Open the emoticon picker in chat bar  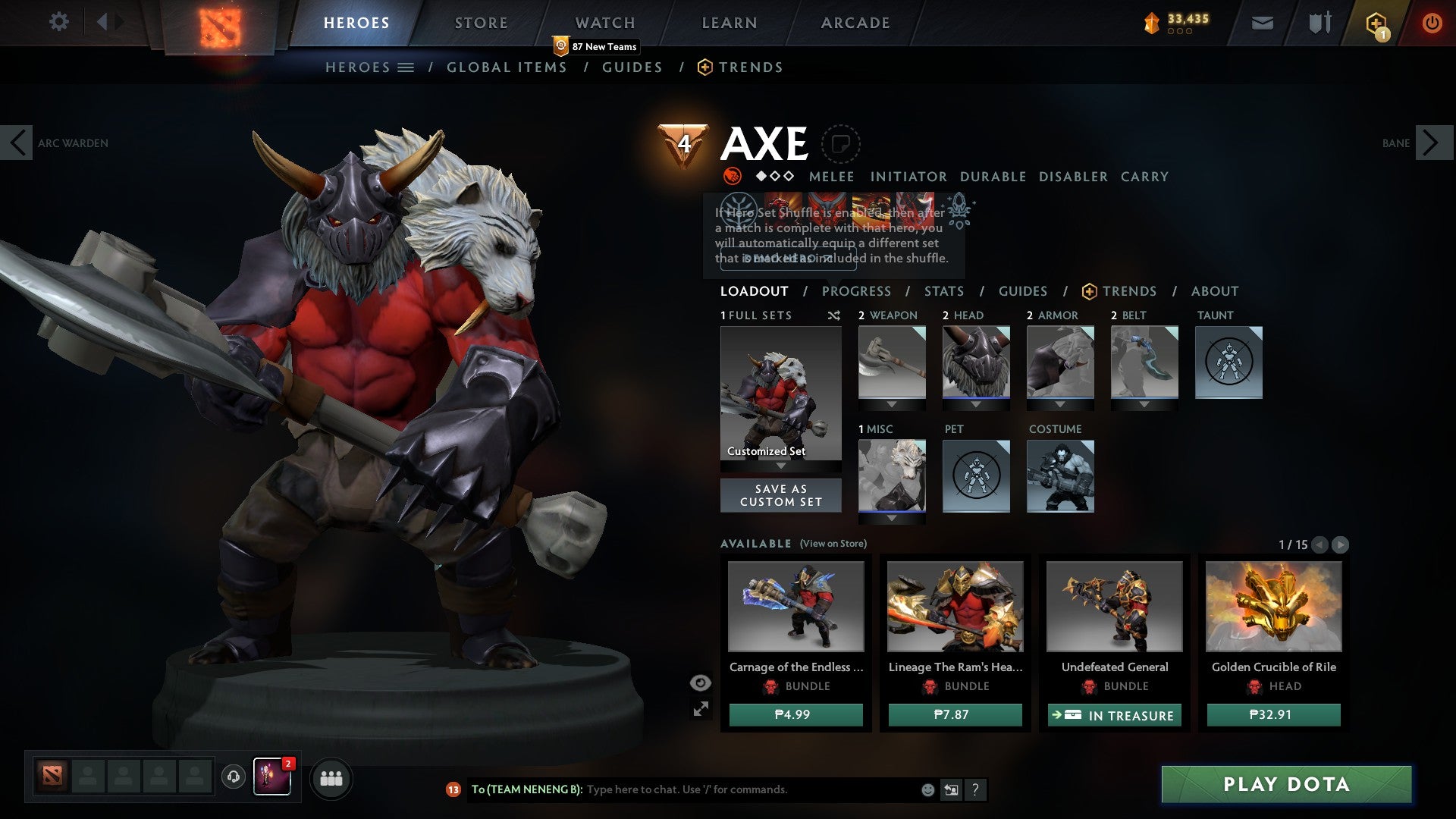point(927,789)
